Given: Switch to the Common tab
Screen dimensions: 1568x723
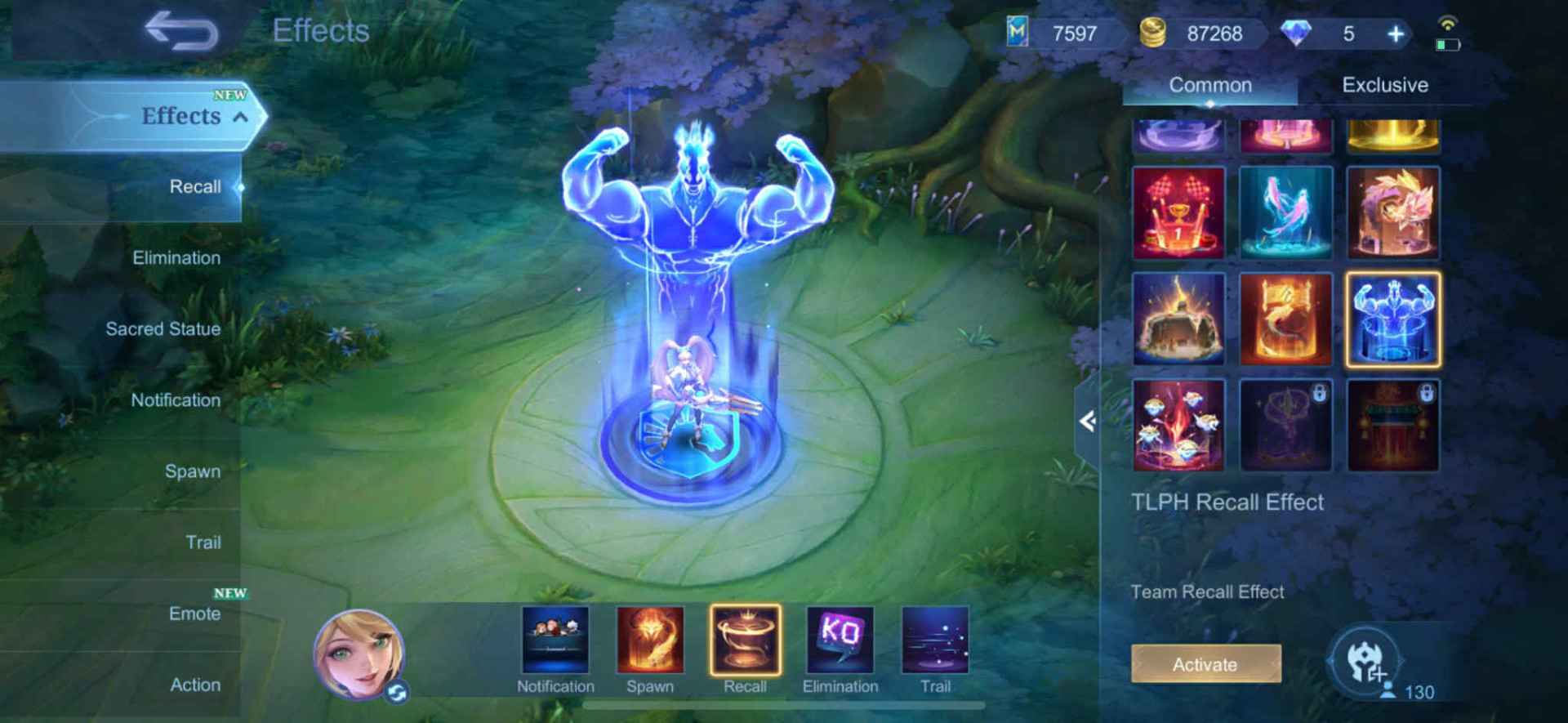Looking at the screenshot, I should [x=1211, y=85].
